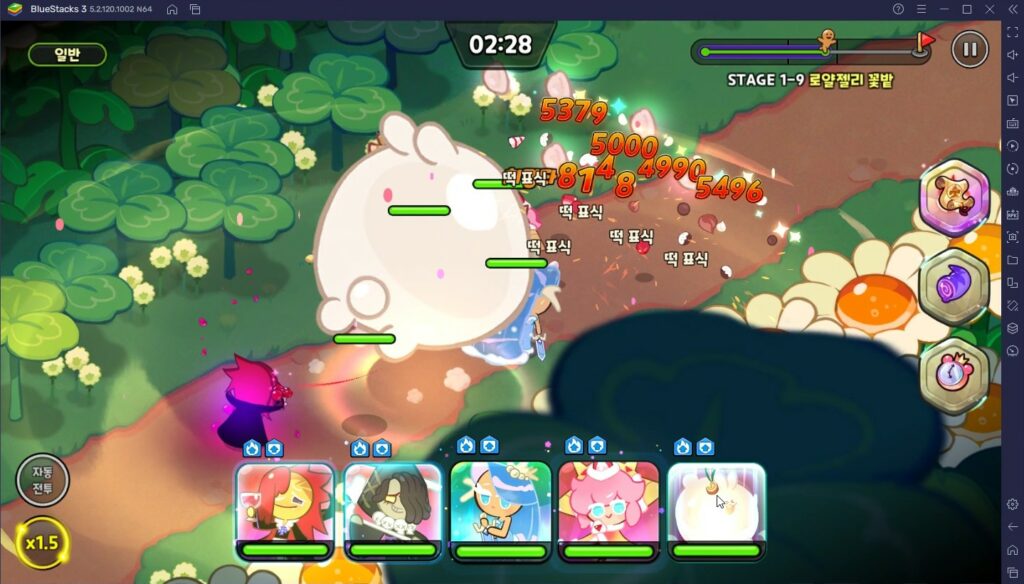
Task: Pause the battle
Action: [968, 48]
